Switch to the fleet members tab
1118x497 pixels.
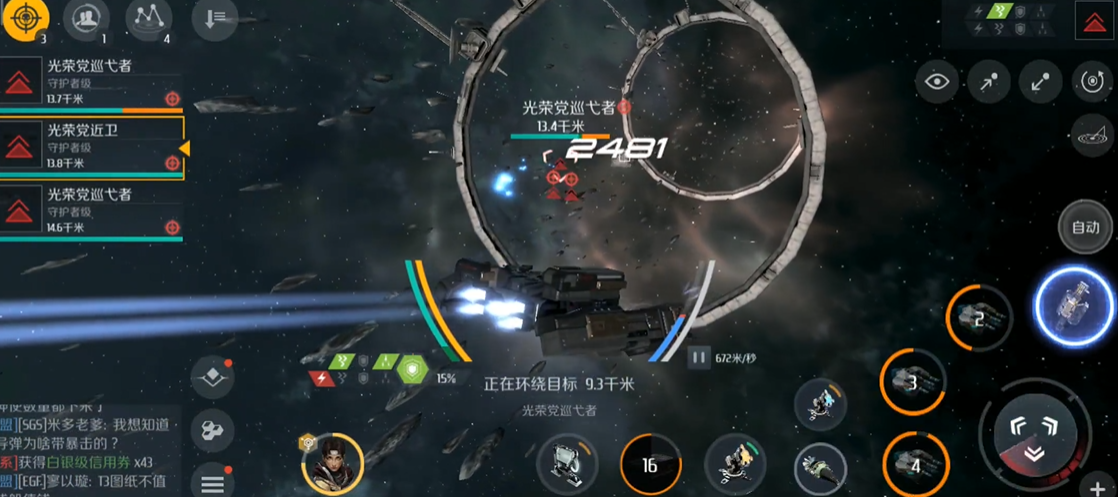tap(86, 19)
